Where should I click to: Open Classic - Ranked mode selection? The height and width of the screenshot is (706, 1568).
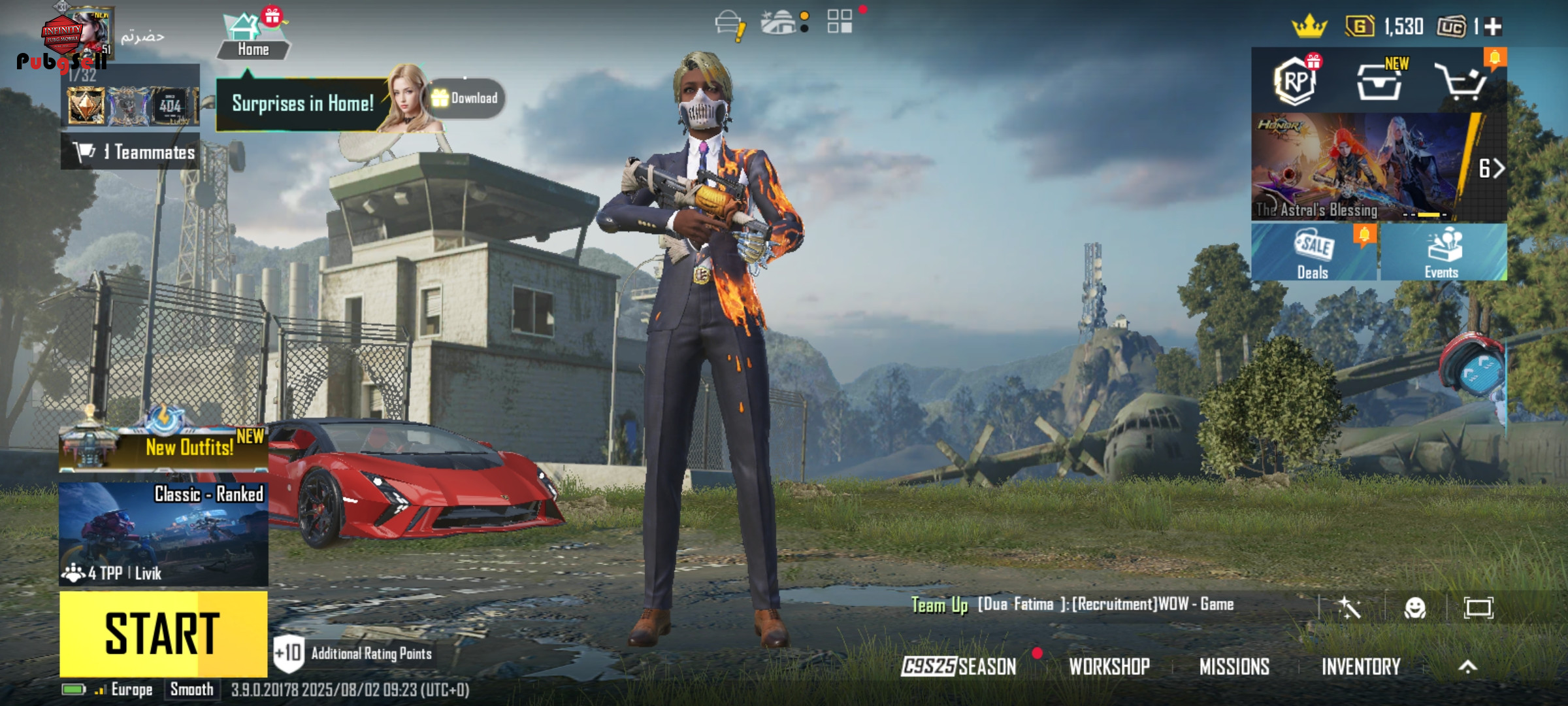point(163,533)
